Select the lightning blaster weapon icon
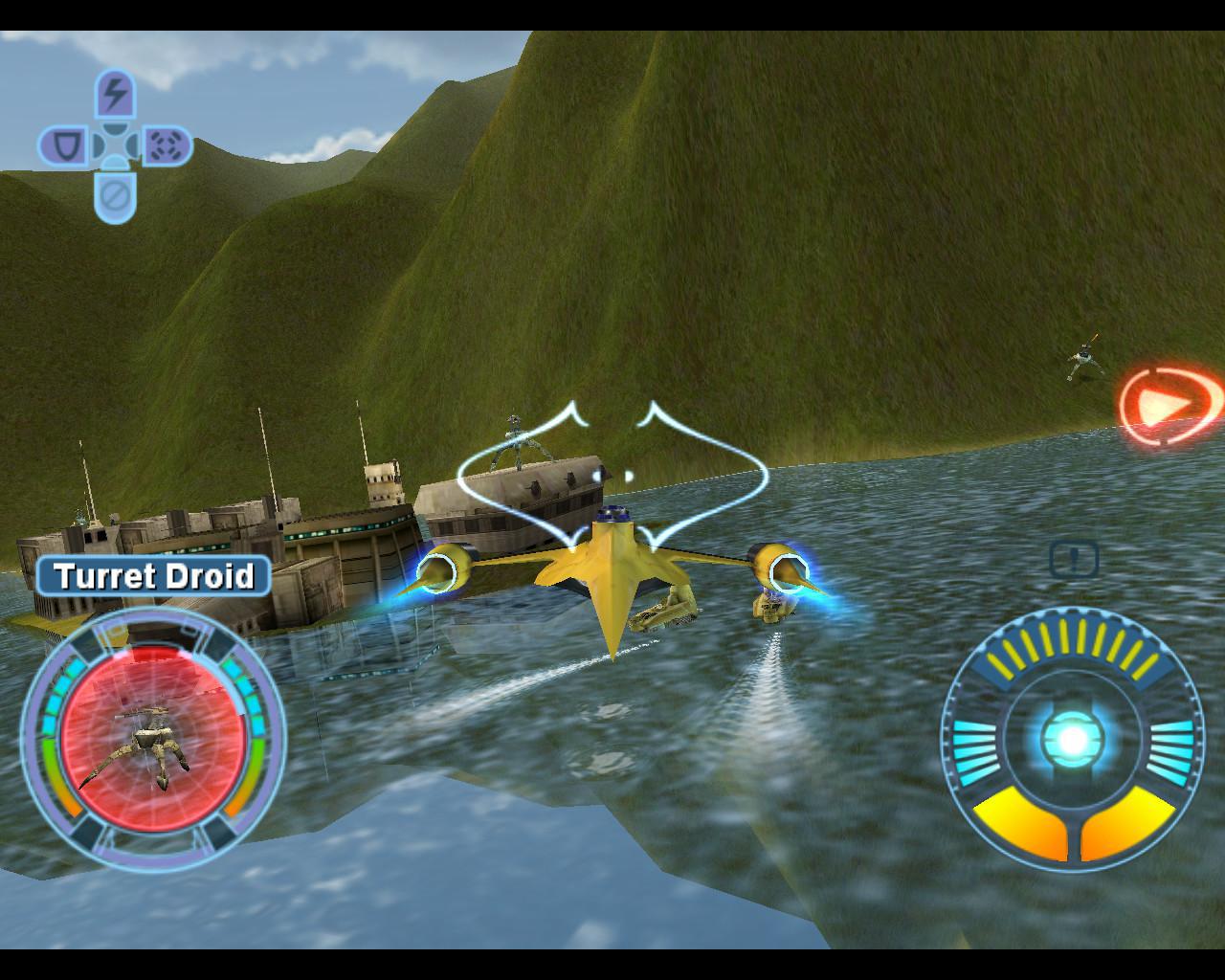 [x=115, y=94]
